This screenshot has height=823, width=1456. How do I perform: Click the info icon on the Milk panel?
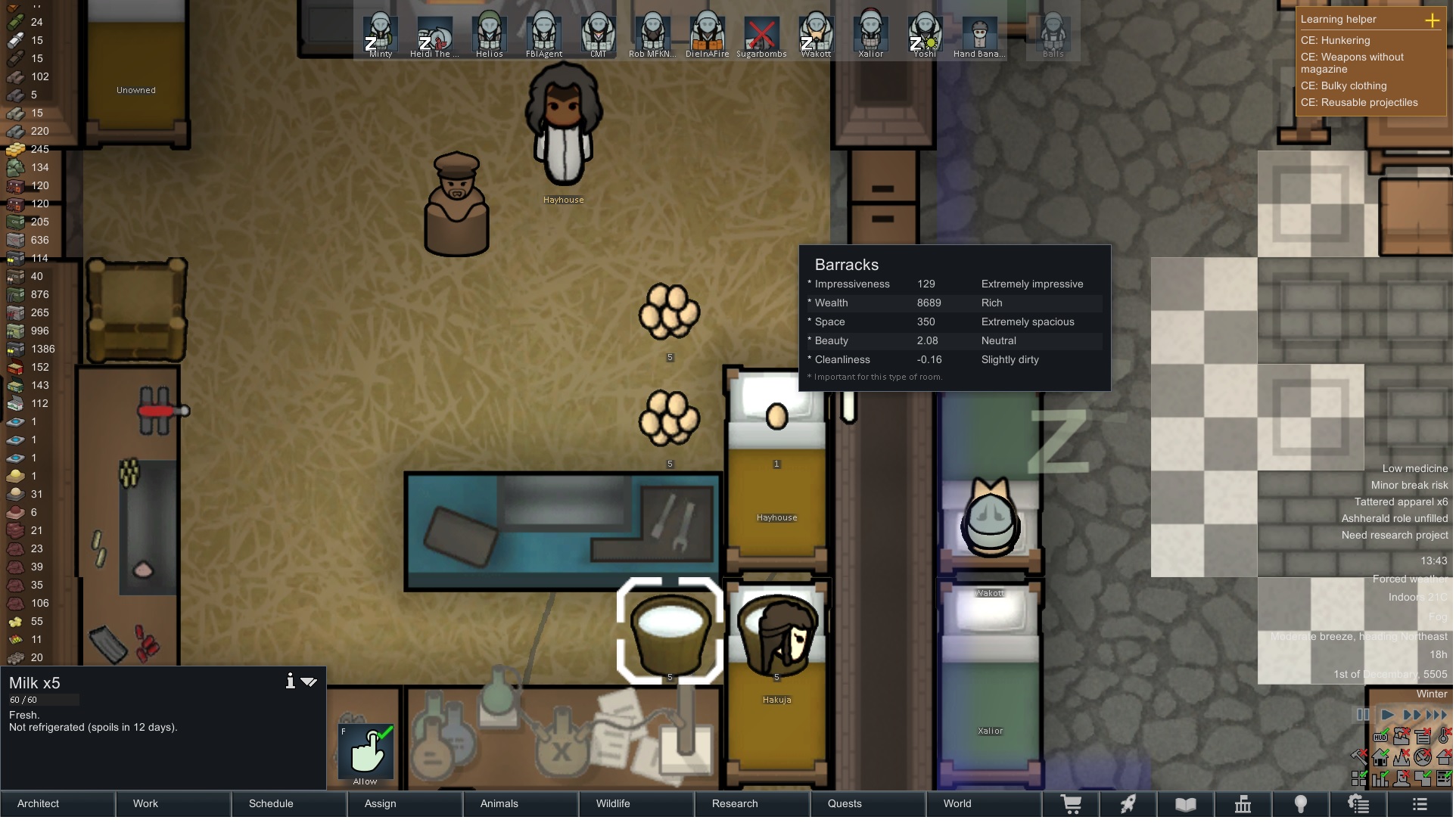point(291,682)
